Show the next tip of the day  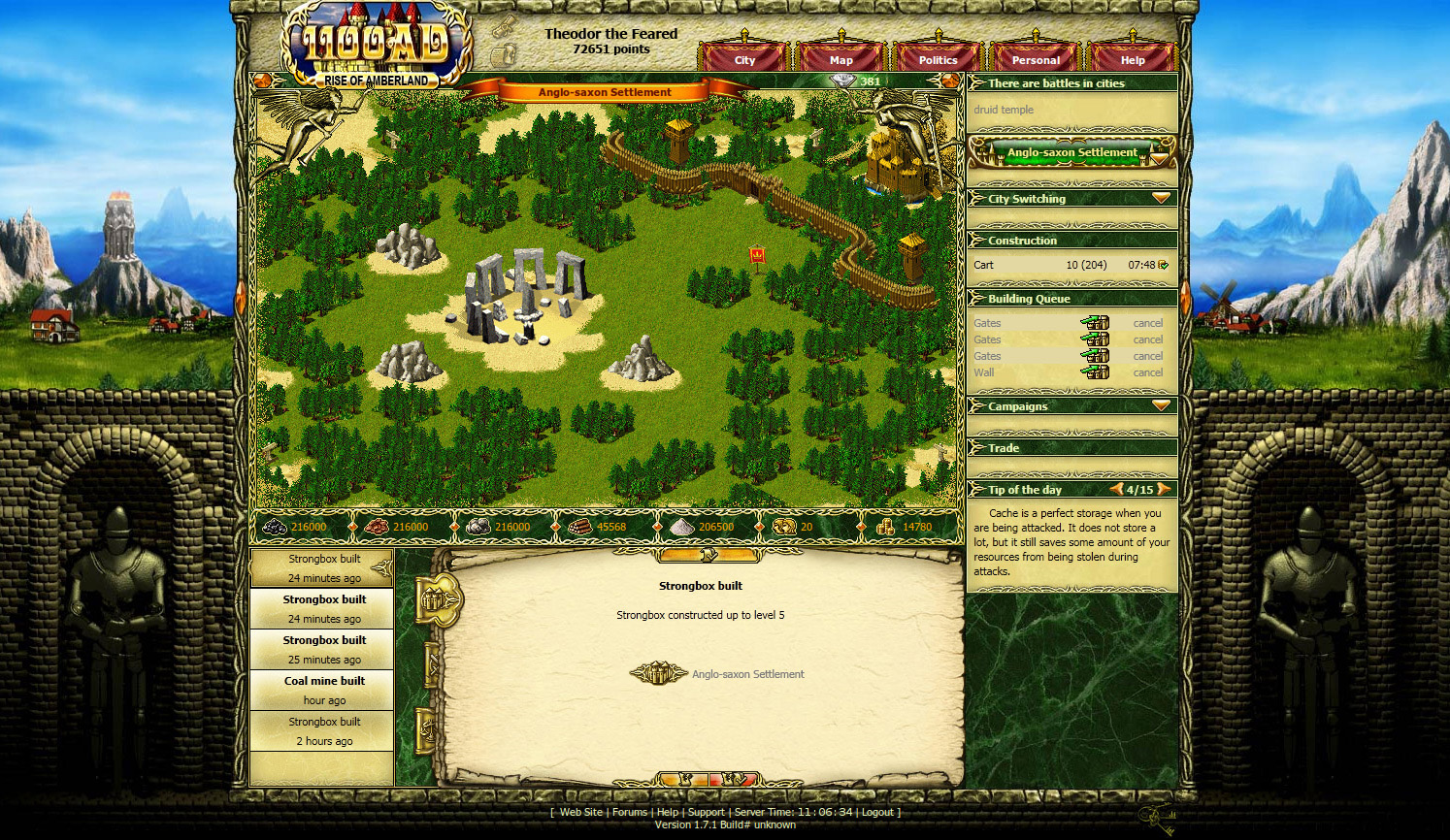pyautogui.click(x=1163, y=489)
